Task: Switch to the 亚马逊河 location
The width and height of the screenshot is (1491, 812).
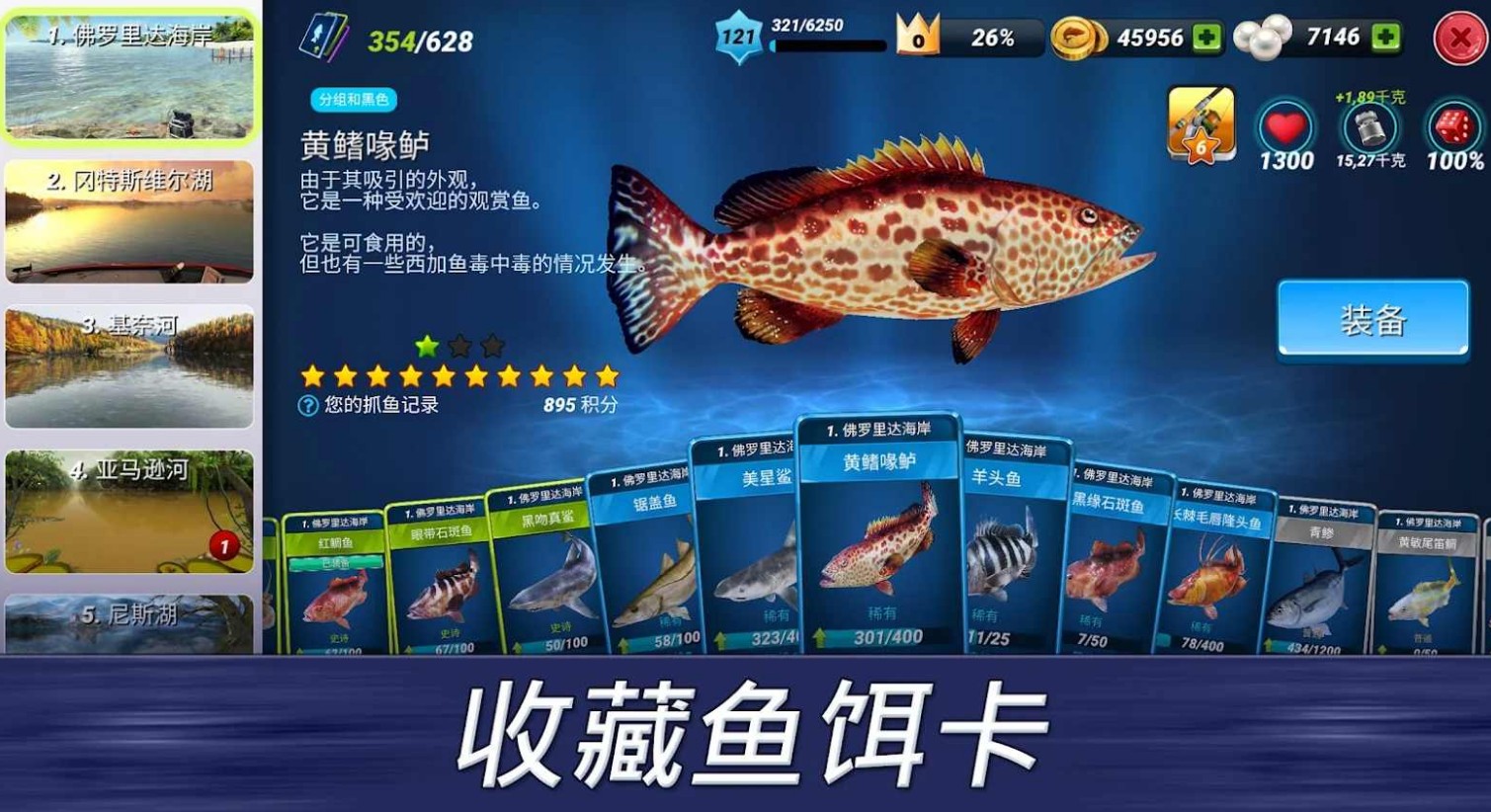Action: pos(129,511)
